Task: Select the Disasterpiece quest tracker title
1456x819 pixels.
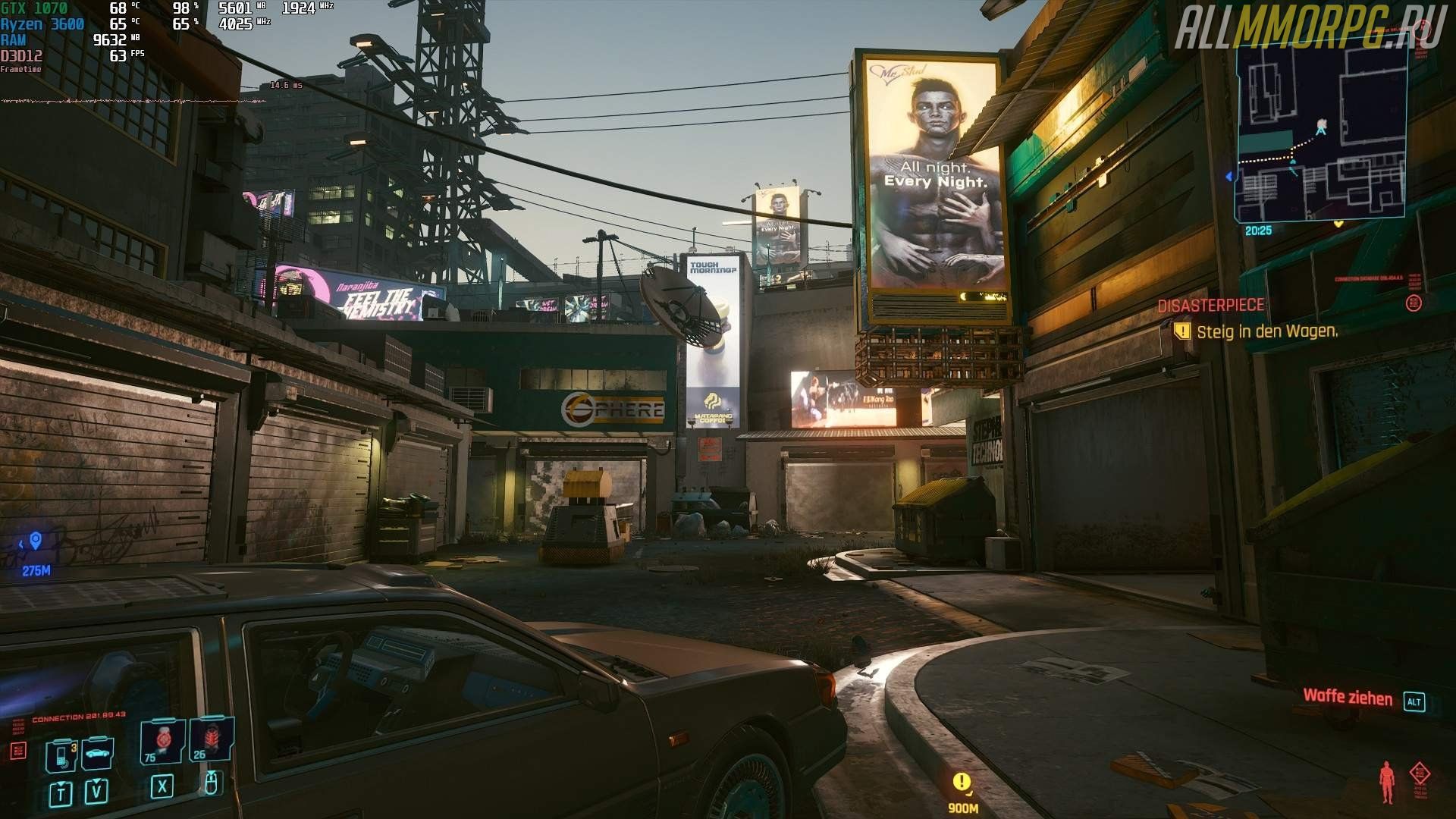Action: (x=1211, y=305)
